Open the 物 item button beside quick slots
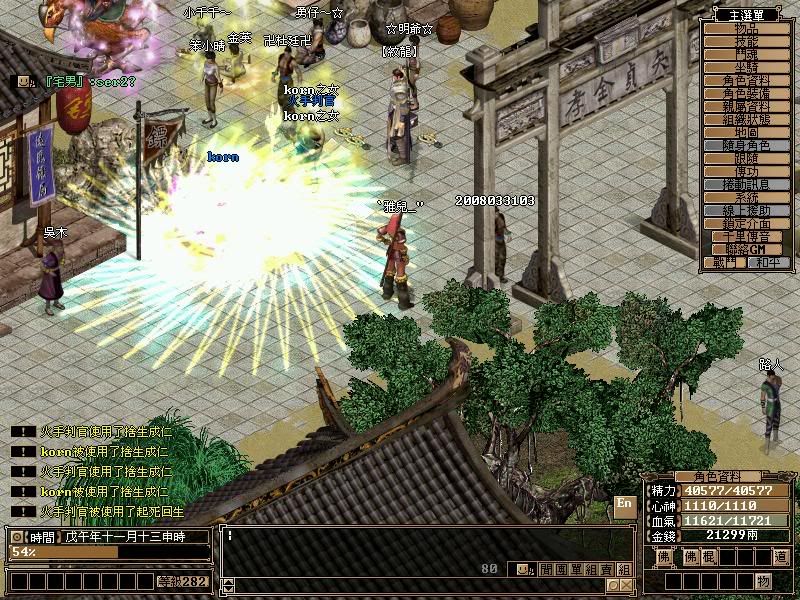The height and width of the screenshot is (600, 800). pyautogui.click(x=763, y=582)
